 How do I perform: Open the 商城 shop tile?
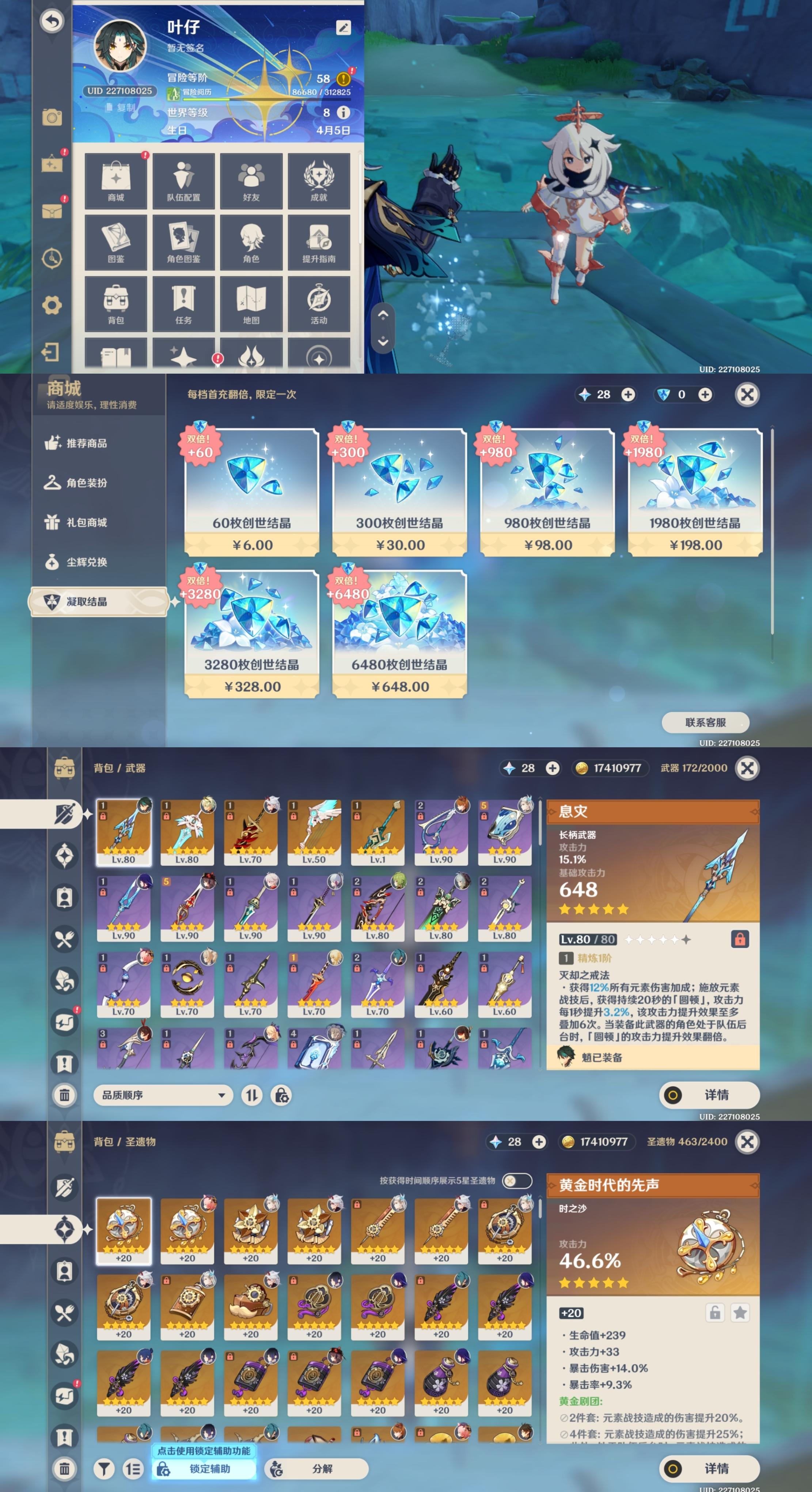coord(116,181)
